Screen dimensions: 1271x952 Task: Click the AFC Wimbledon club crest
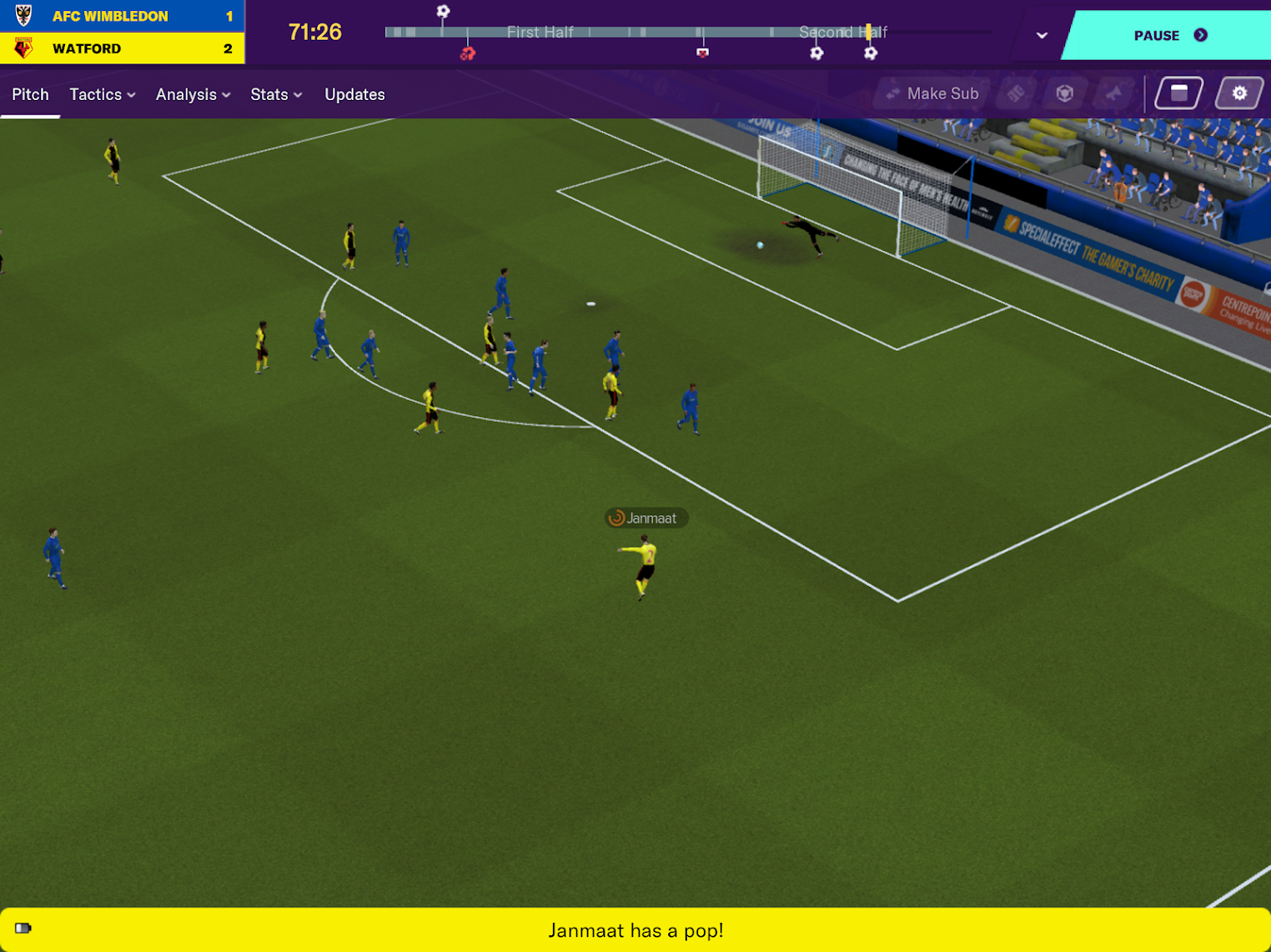[x=23, y=15]
